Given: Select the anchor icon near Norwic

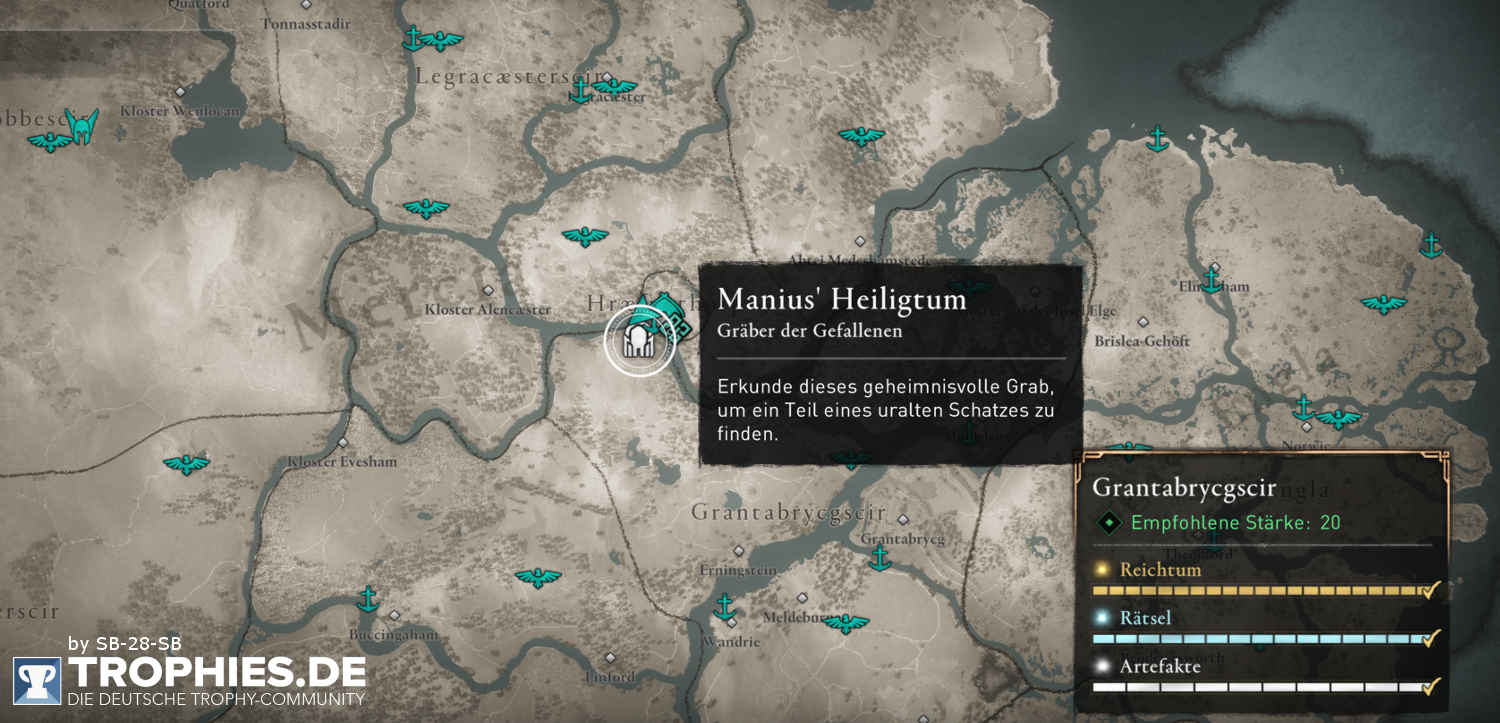Looking at the screenshot, I should 1306,408.
